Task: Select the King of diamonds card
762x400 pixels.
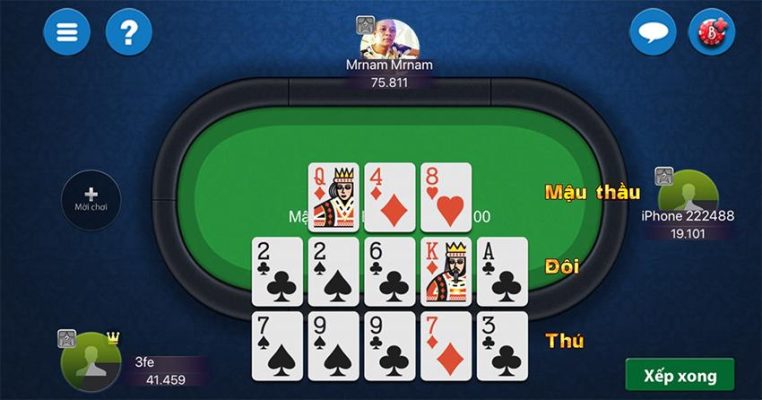Action: coord(445,271)
